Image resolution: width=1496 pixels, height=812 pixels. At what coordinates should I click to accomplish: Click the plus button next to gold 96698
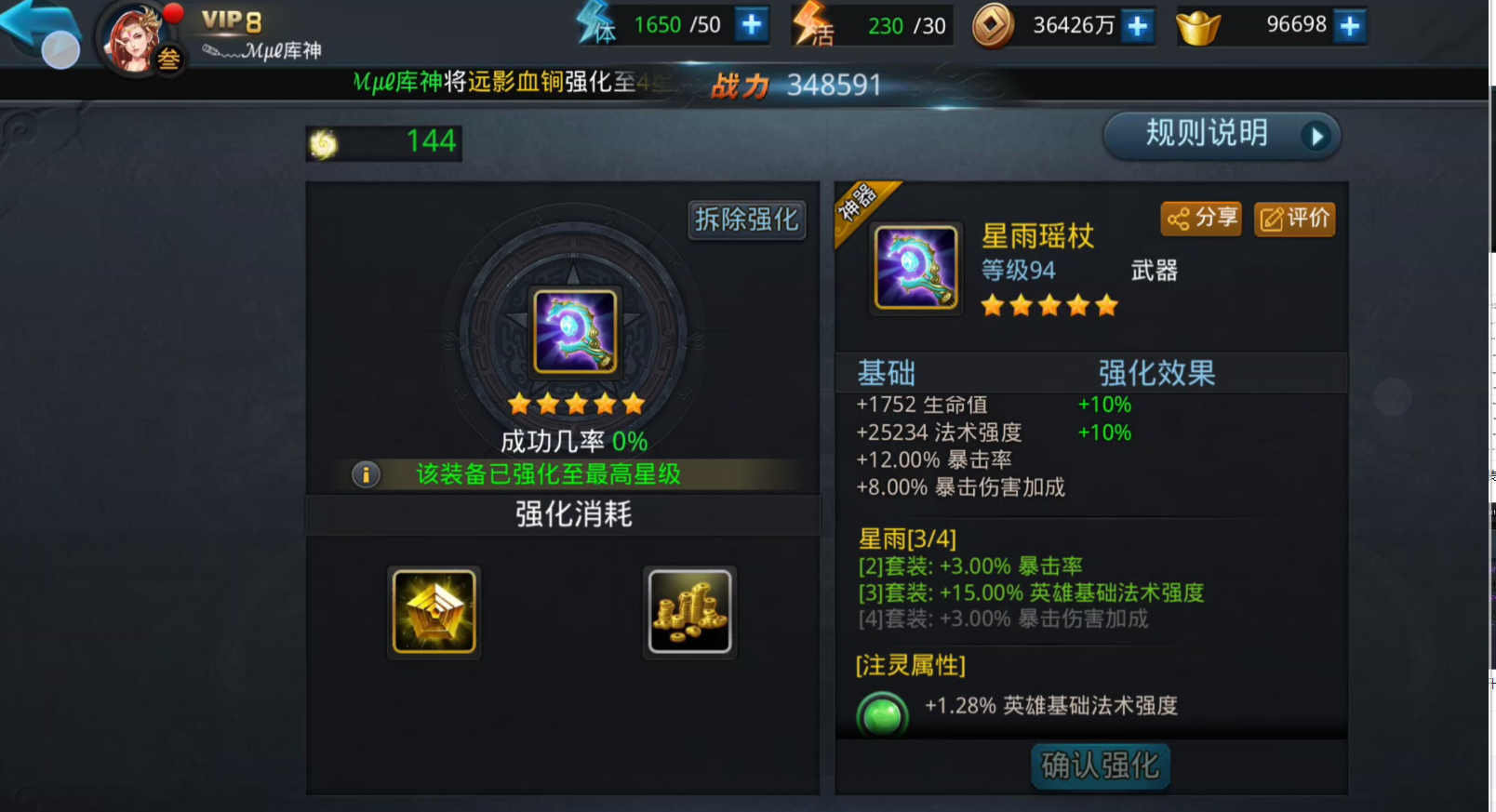coord(1348,25)
